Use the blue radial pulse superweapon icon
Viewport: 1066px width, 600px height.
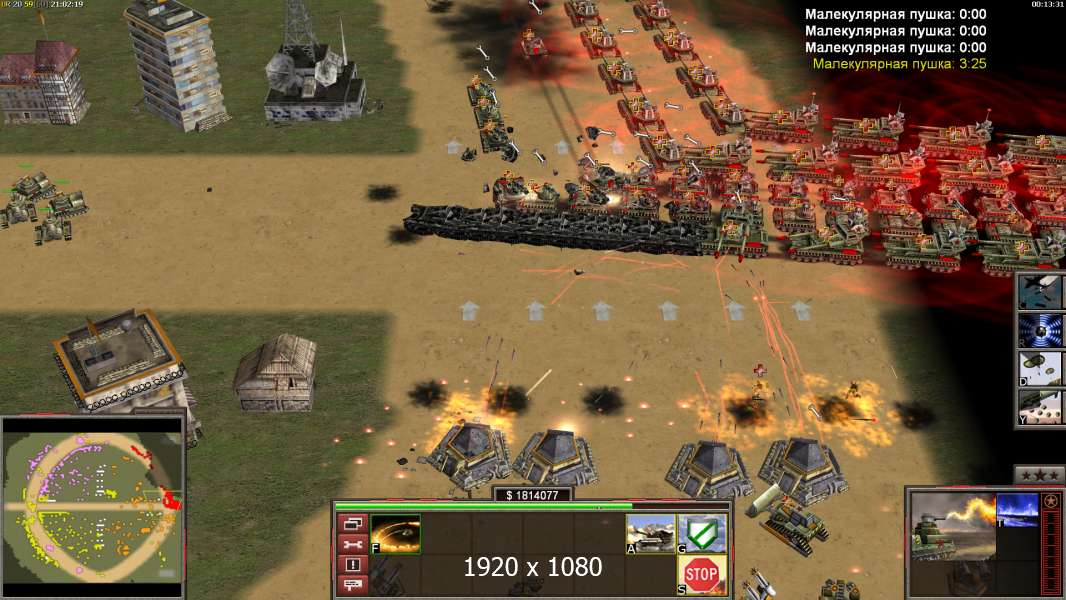coord(1040,330)
